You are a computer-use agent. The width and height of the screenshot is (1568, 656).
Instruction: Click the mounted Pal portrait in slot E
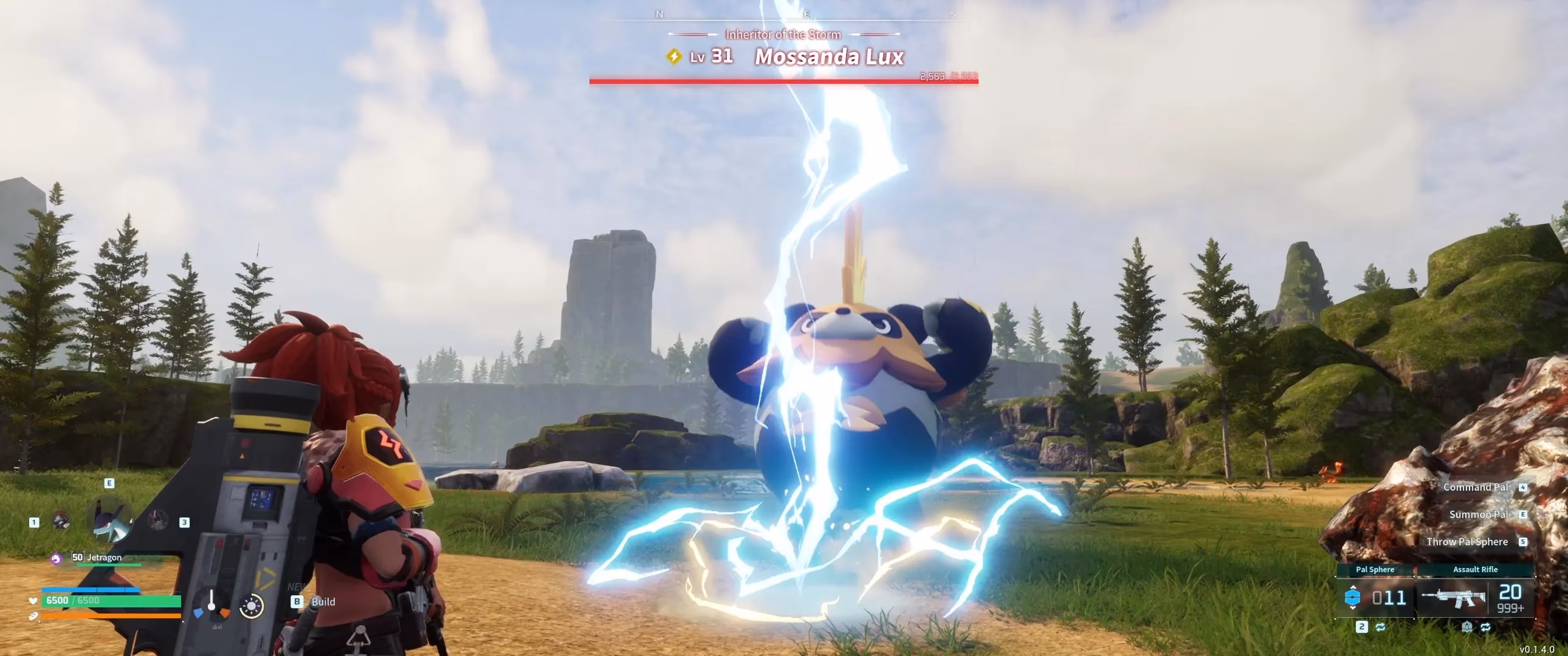point(109,519)
